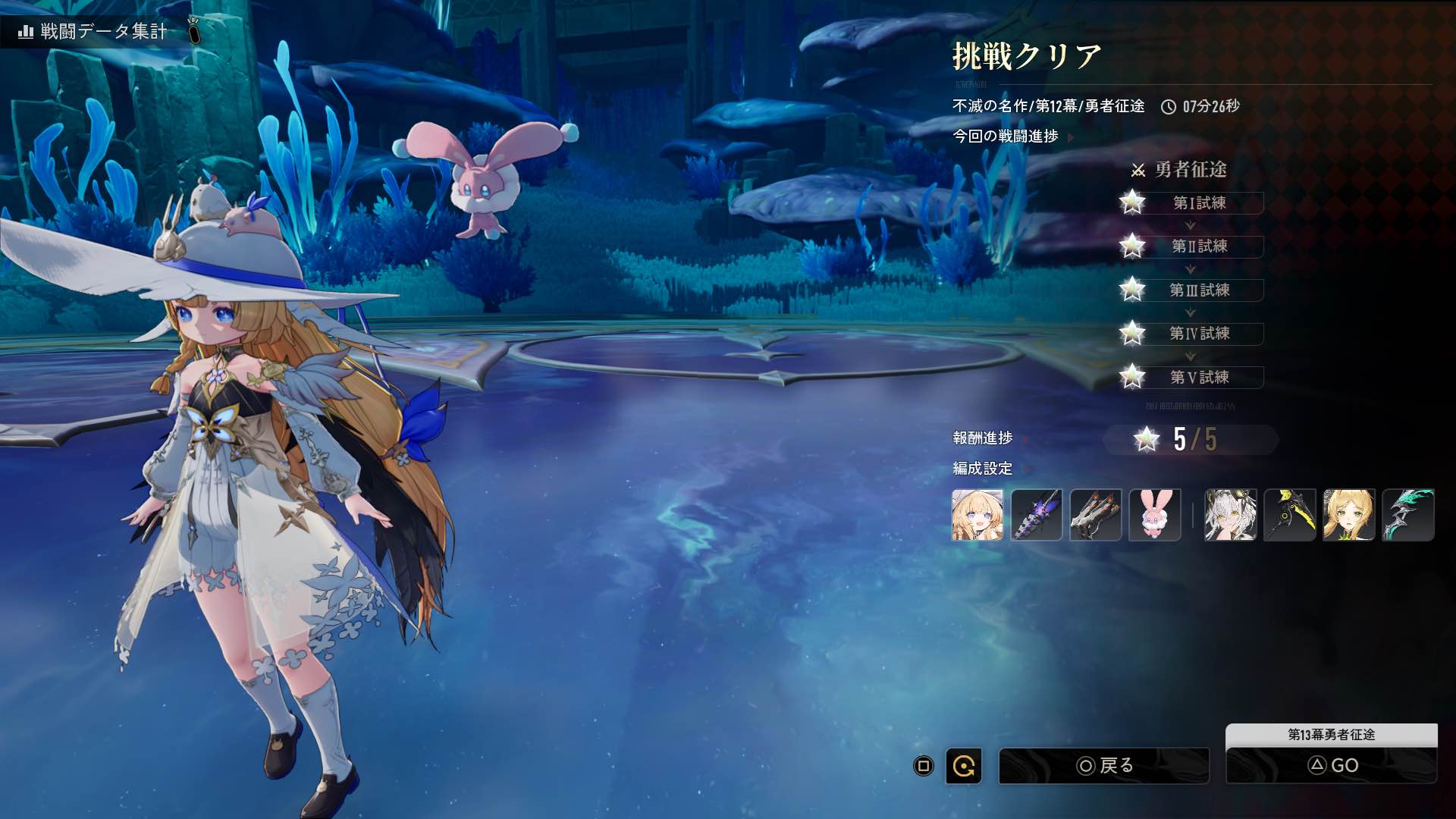Select the white-haired character portrait
Screen dimensions: 1456x819
[x=1231, y=515]
